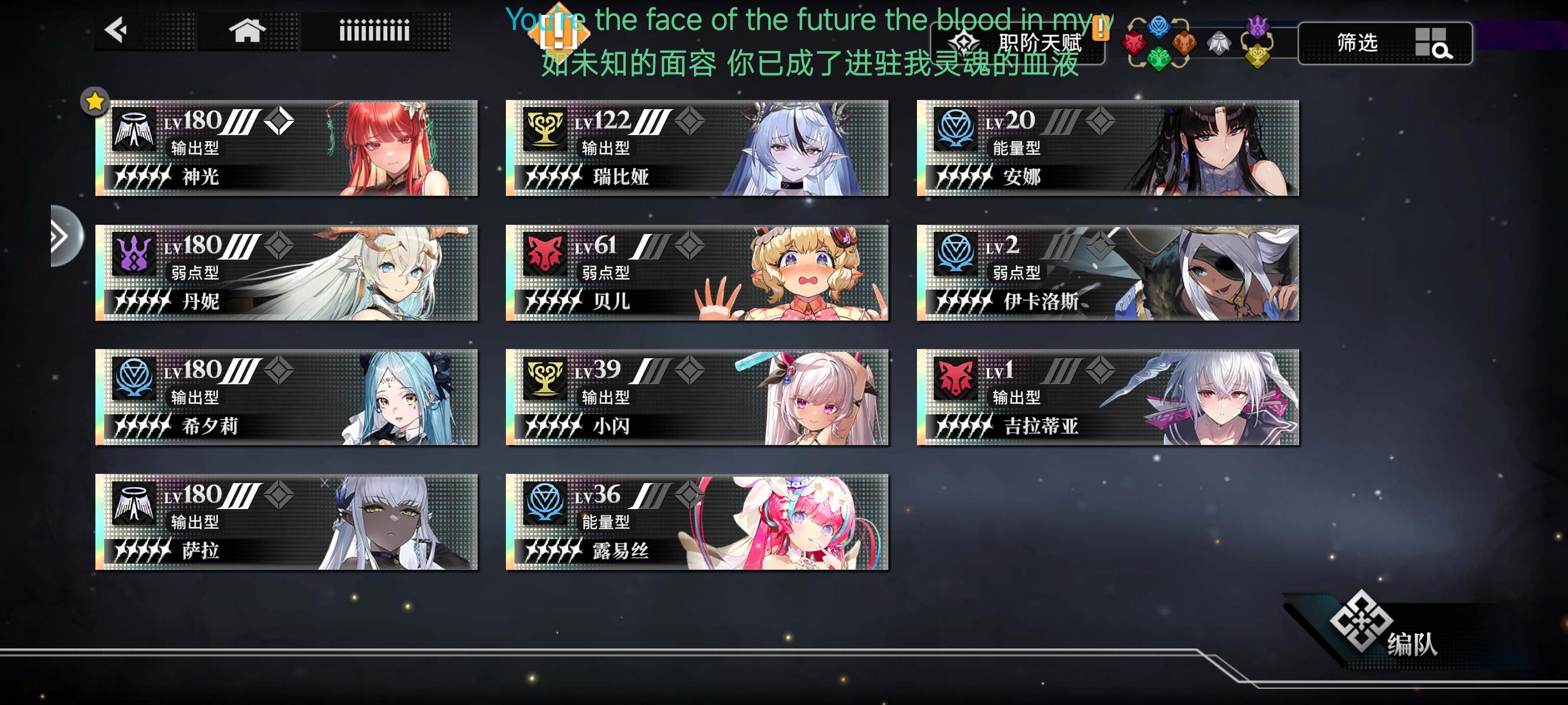Screen dimensions: 1568x705
Task: Select character 吉拉蒂亚 level 1
Action: pos(1108,398)
